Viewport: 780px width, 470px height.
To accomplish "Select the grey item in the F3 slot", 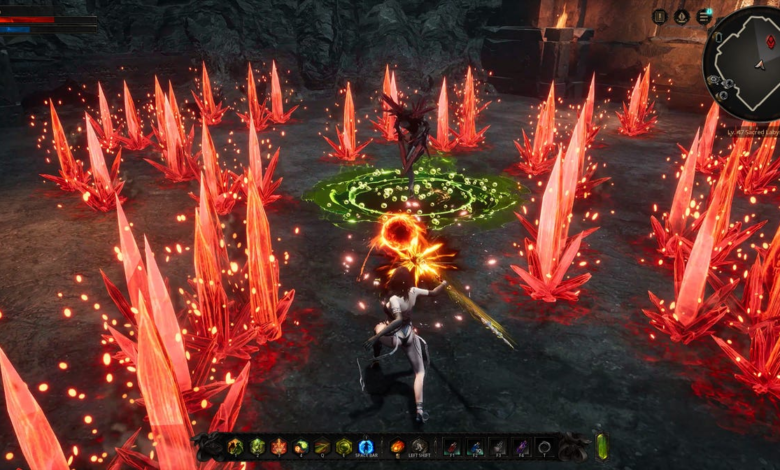I will tap(498, 447).
